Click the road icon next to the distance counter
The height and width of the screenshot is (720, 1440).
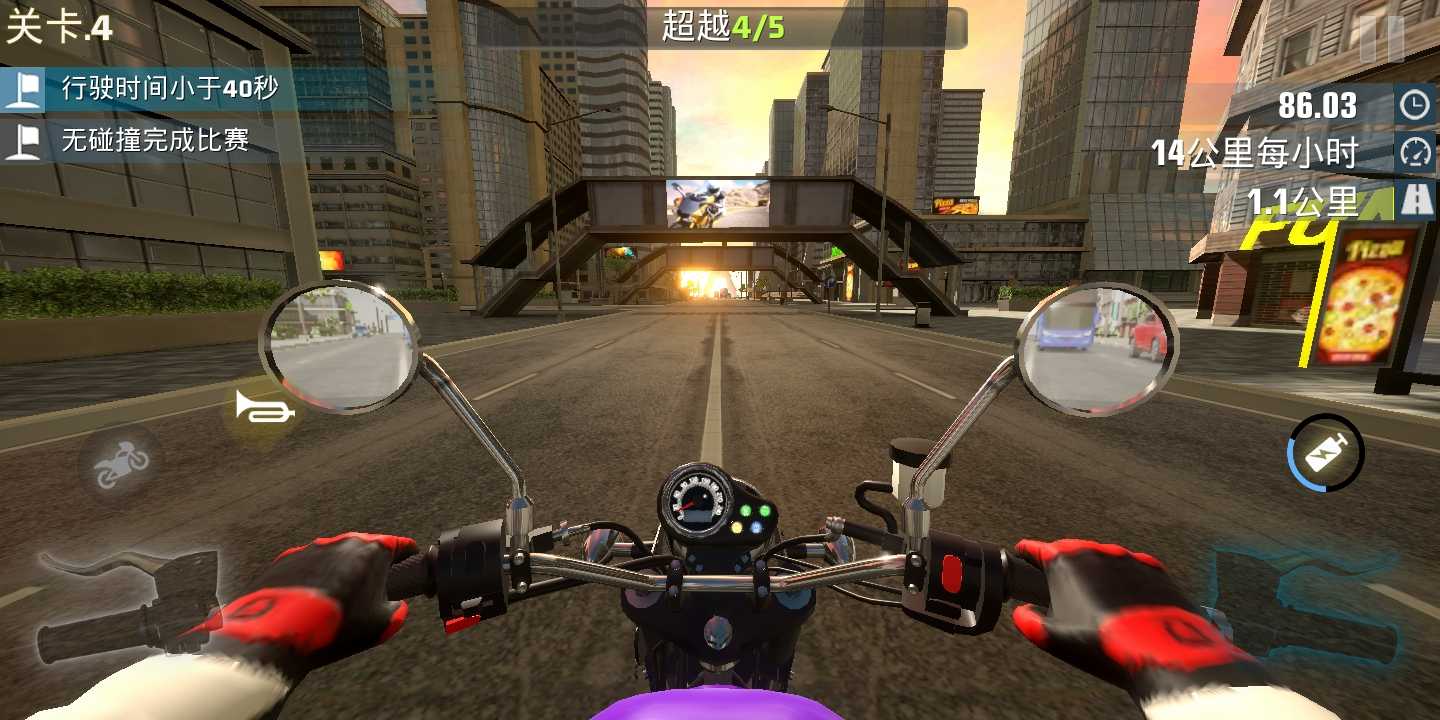(1418, 198)
